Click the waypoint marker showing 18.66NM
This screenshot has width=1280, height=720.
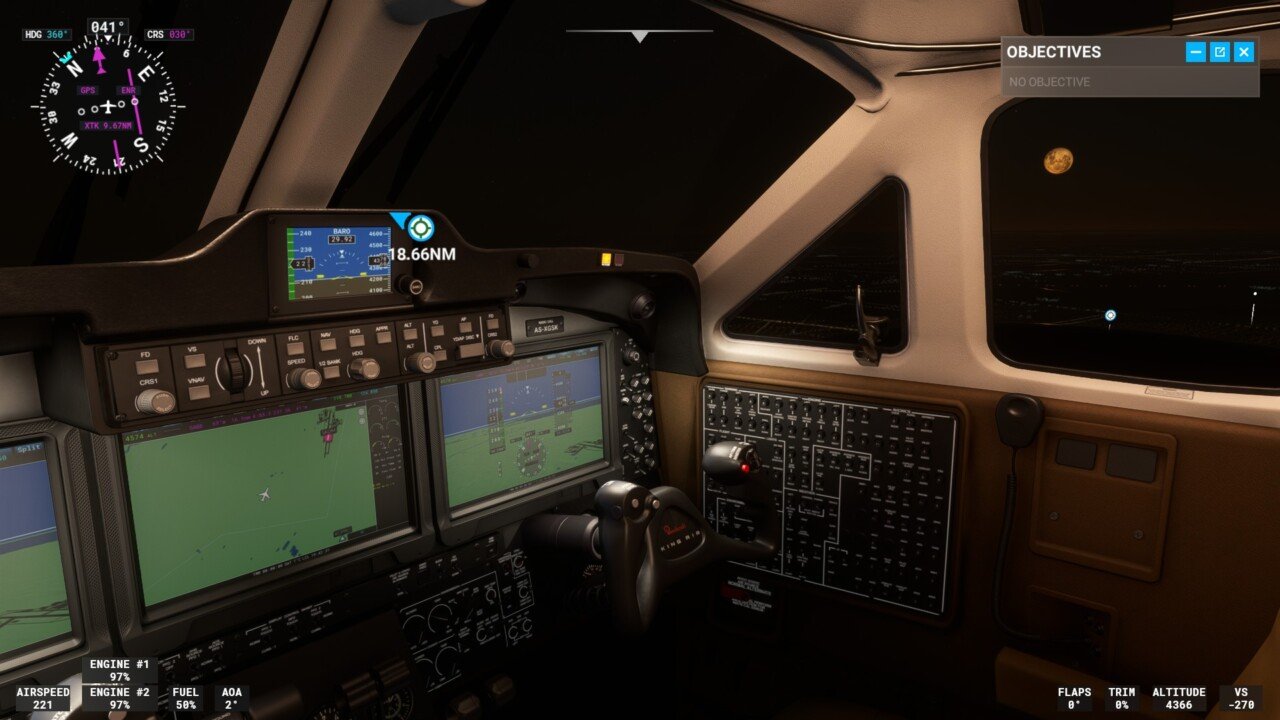point(420,228)
